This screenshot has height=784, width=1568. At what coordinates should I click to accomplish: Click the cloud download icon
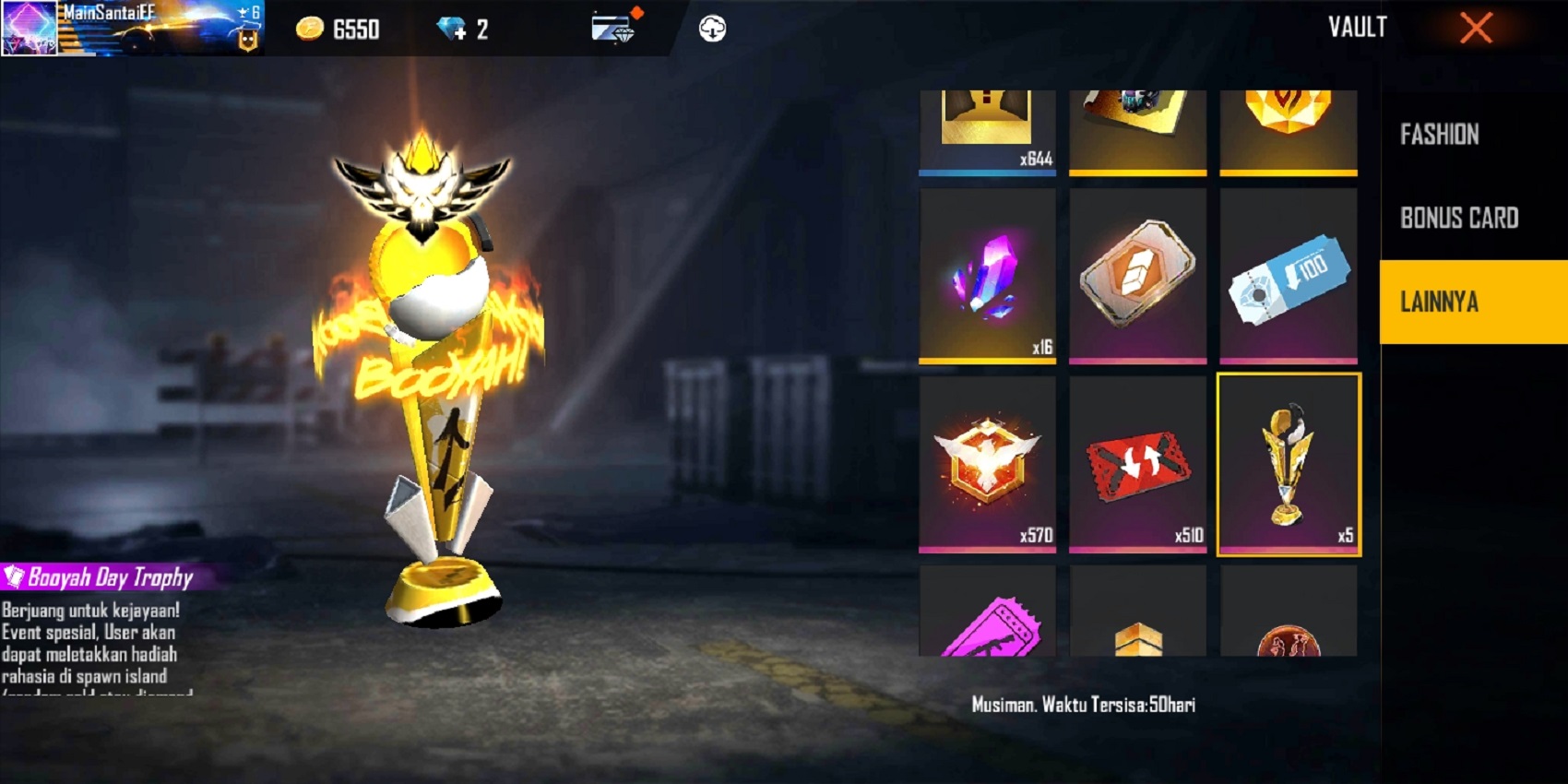[710, 29]
